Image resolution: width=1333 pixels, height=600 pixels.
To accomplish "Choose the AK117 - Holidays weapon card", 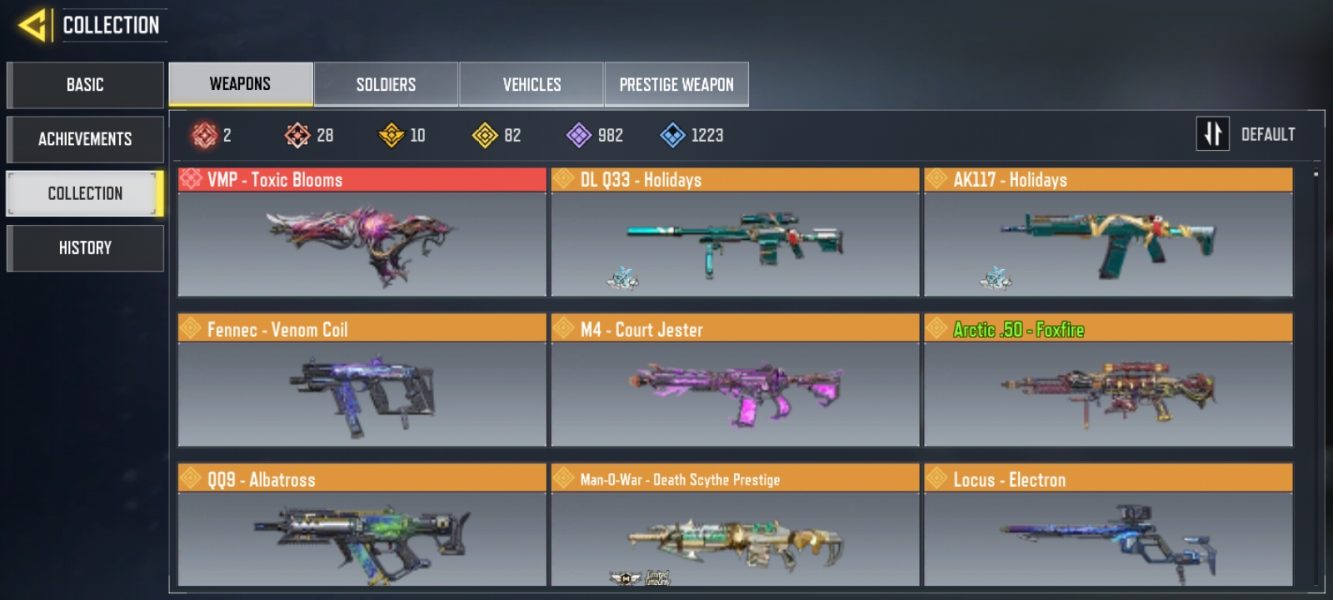I will pyautogui.click(x=1107, y=234).
